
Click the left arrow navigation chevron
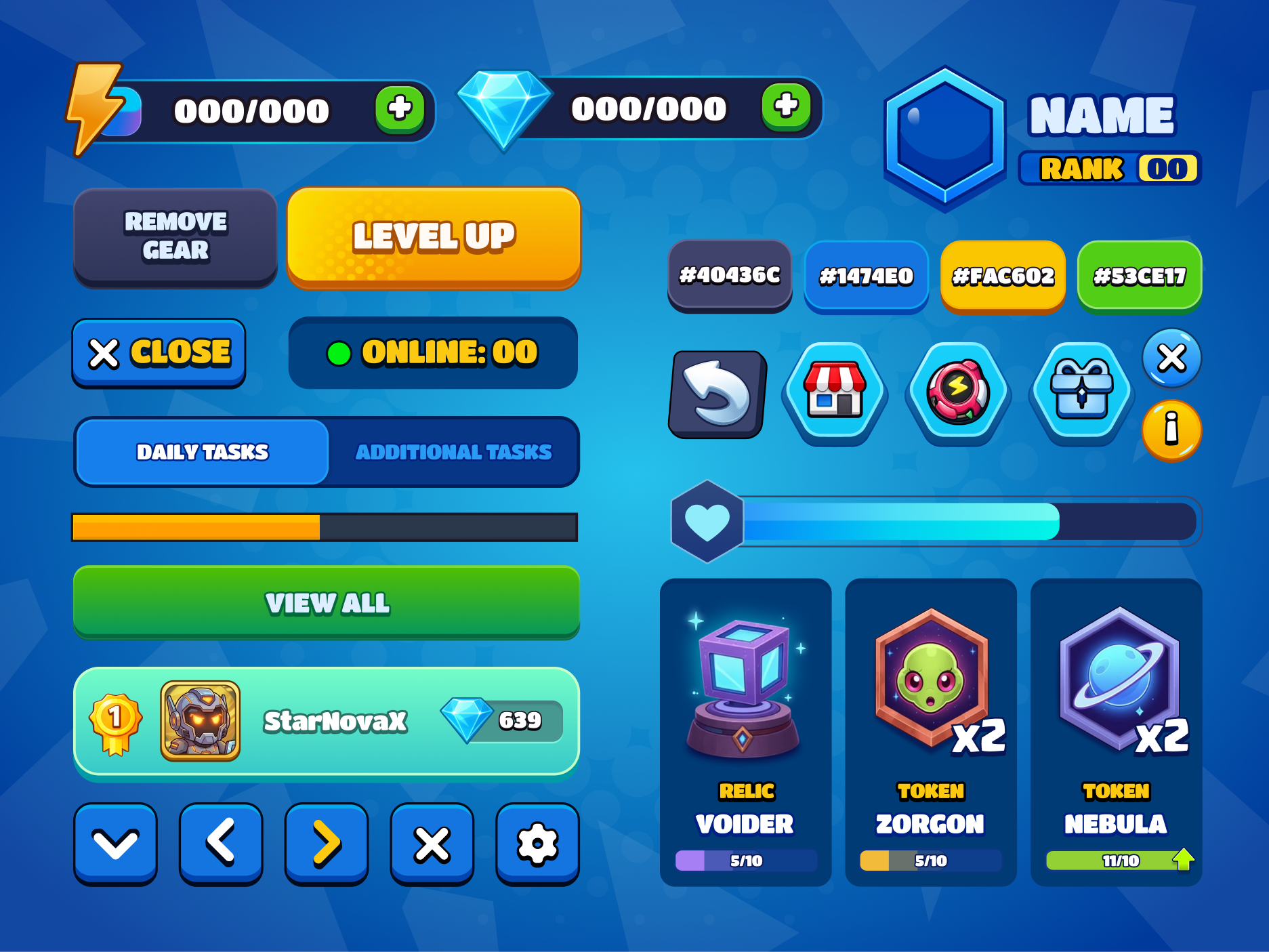click(x=220, y=842)
